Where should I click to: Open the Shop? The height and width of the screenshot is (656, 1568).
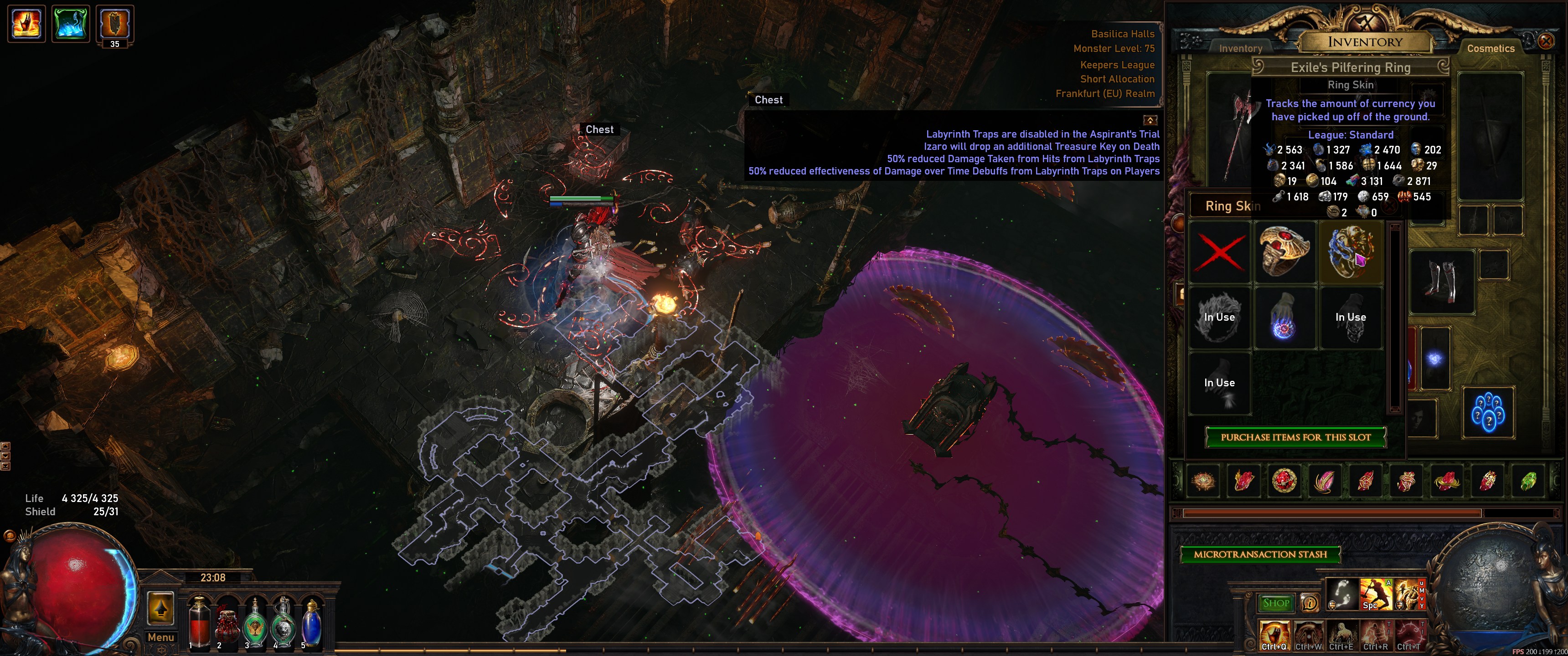click(1276, 603)
